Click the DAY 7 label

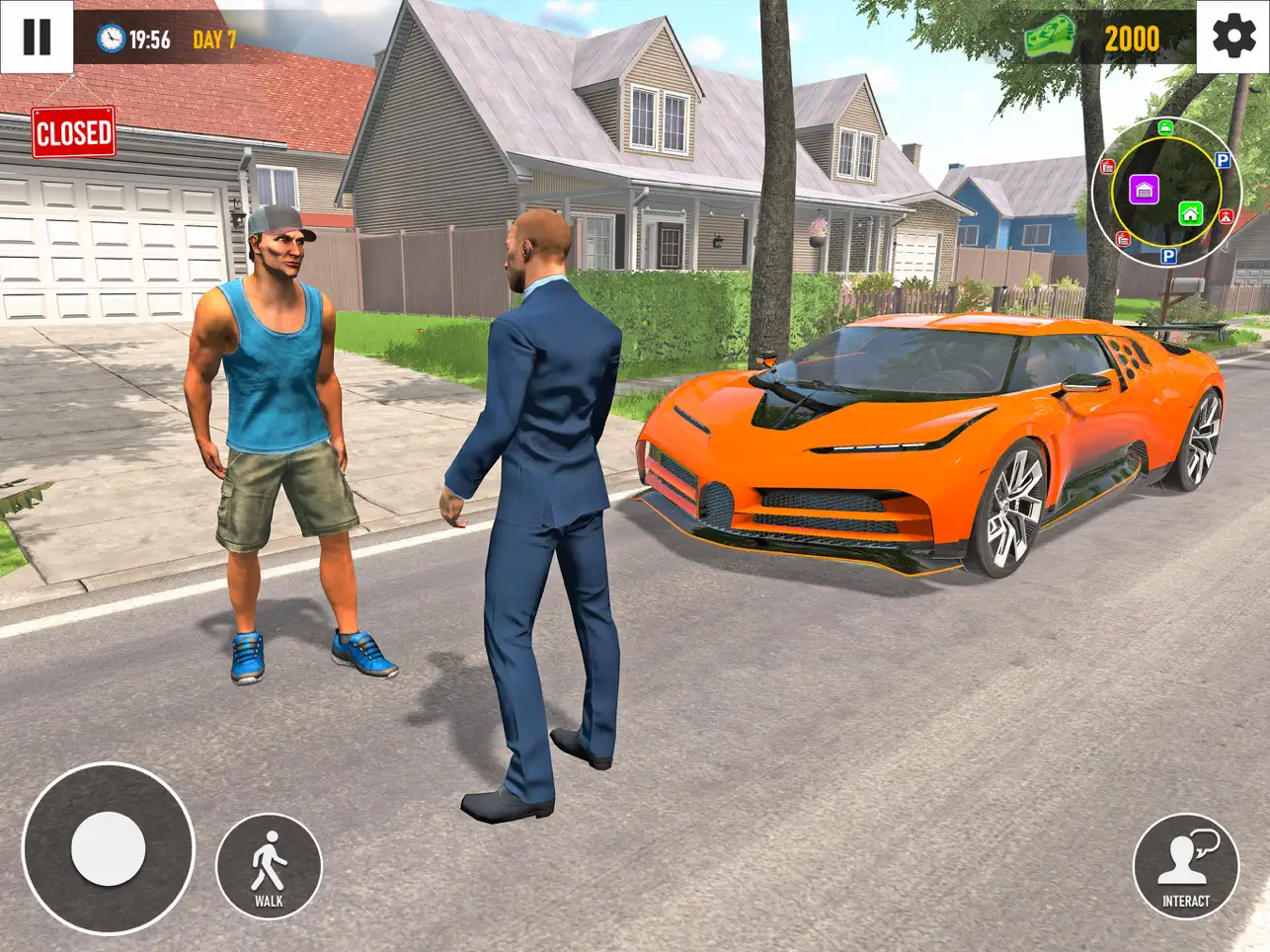215,40
